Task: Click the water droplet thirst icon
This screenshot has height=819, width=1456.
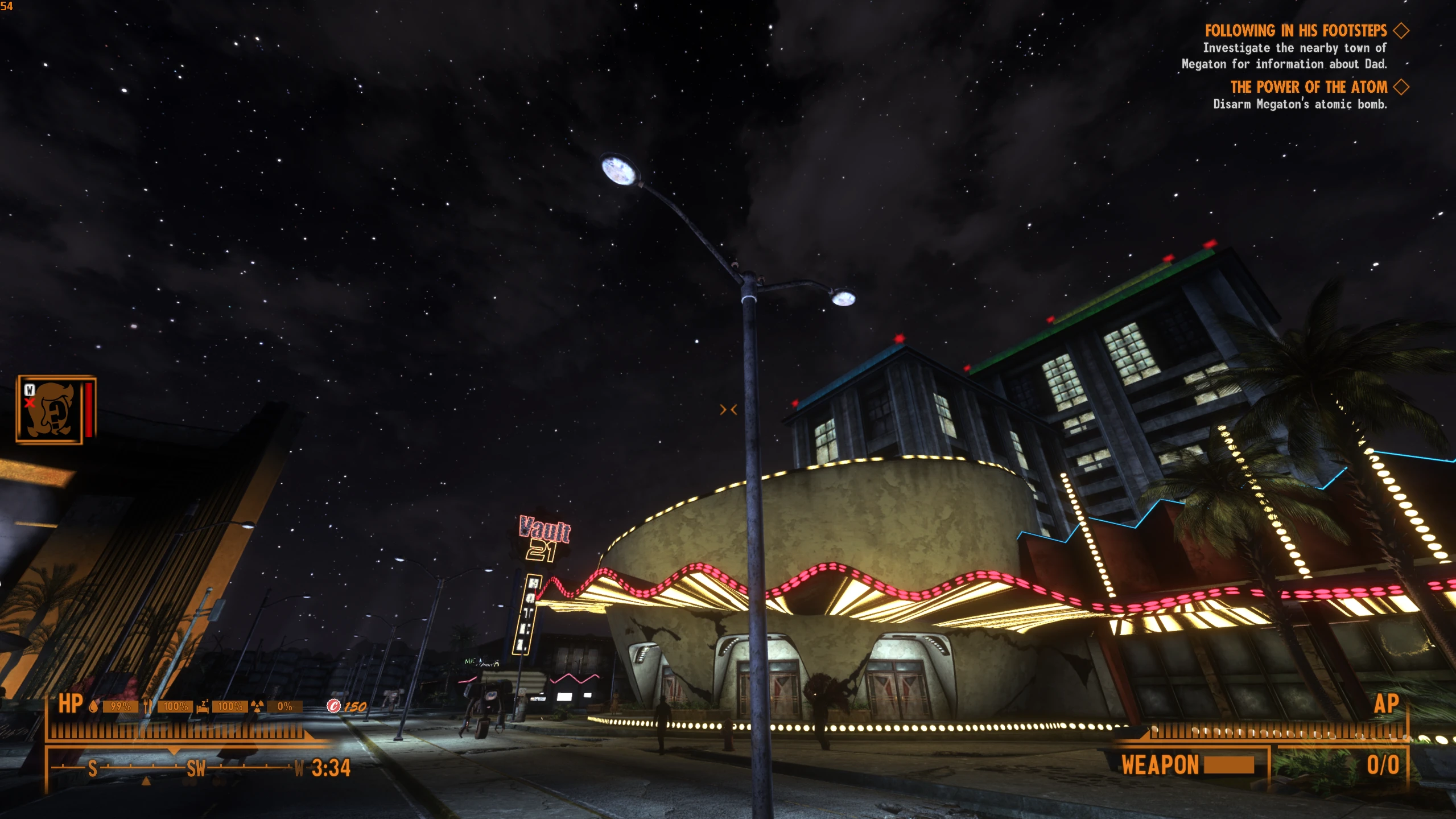Action: coord(93,706)
